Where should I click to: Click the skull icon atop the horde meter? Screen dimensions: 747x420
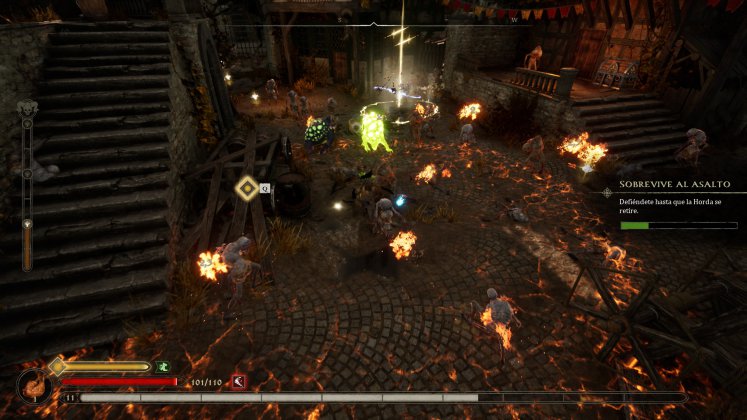tap(27, 109)
